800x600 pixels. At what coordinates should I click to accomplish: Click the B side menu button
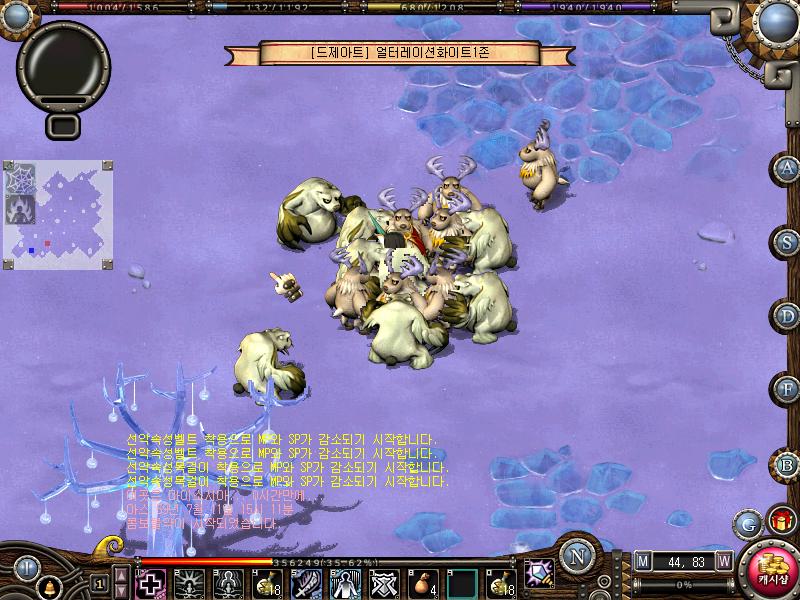tap(788, 464)
